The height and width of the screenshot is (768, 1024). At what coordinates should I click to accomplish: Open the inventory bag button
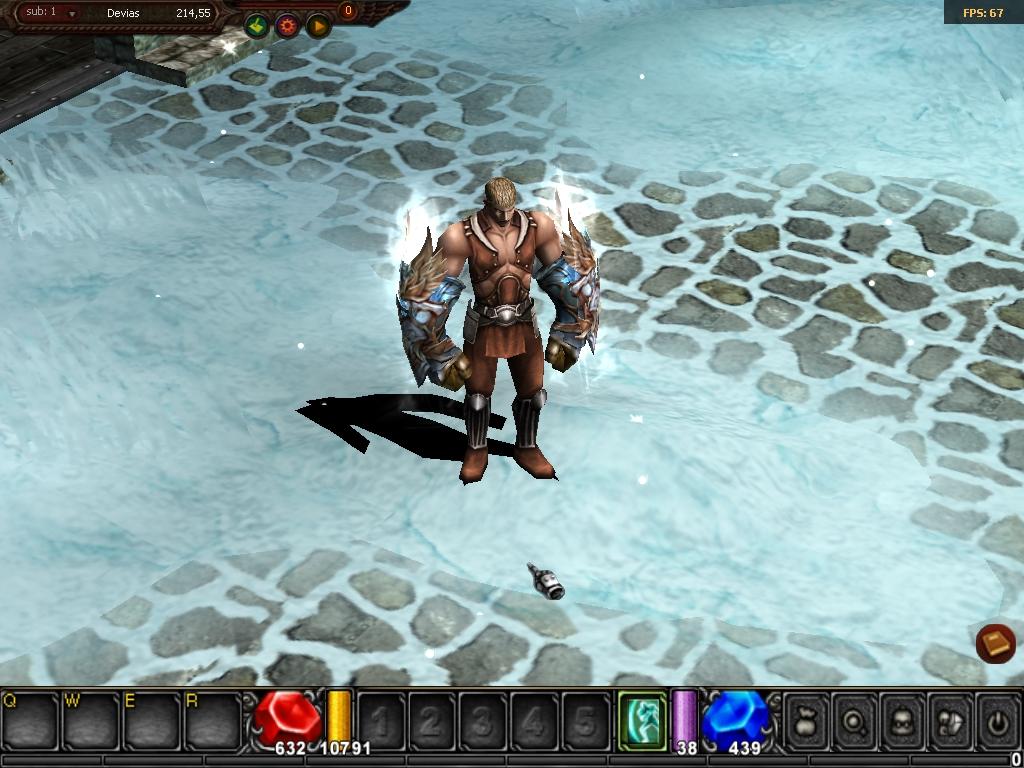806,720
